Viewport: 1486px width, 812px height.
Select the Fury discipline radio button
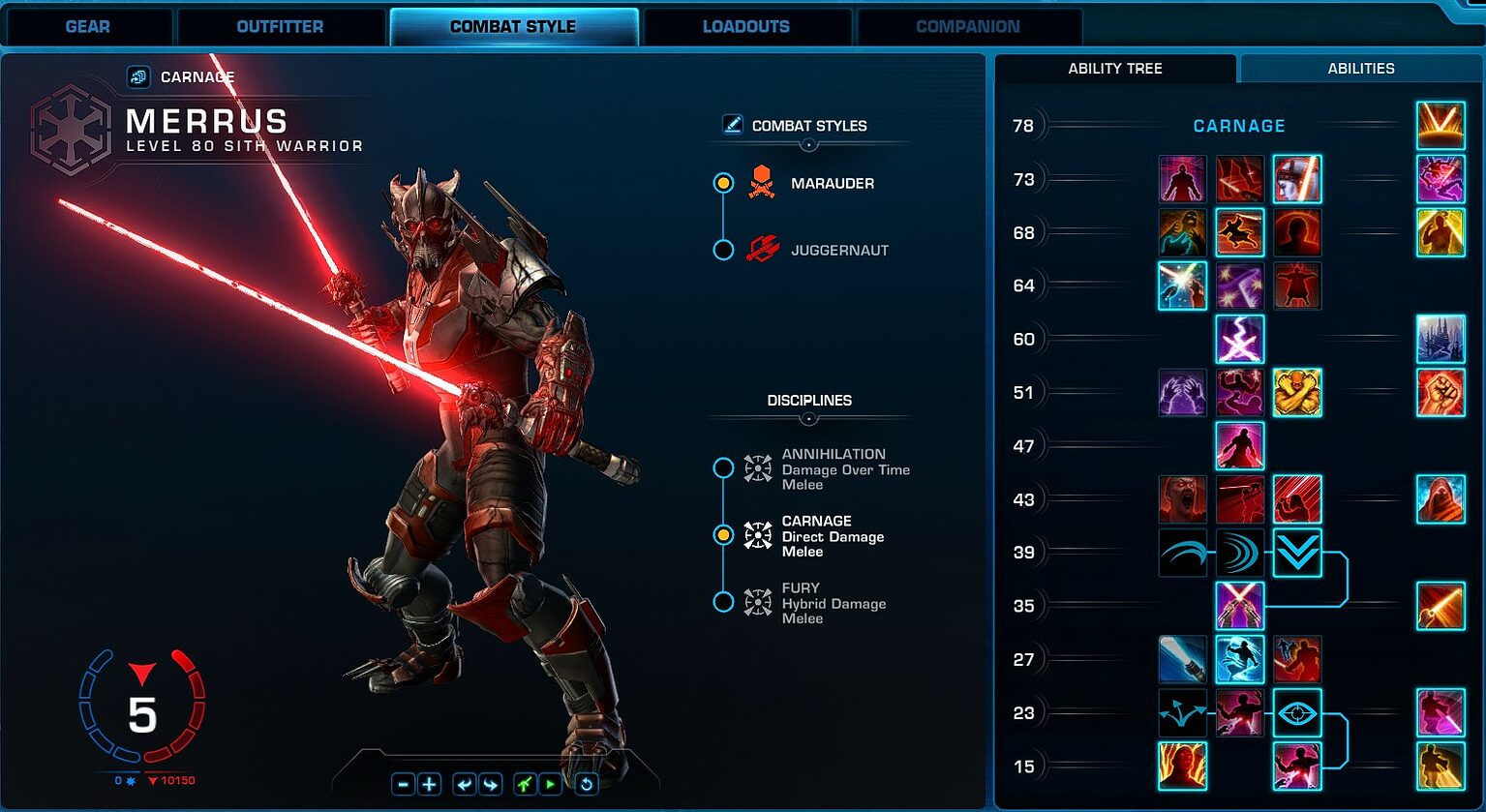(725, 602)
